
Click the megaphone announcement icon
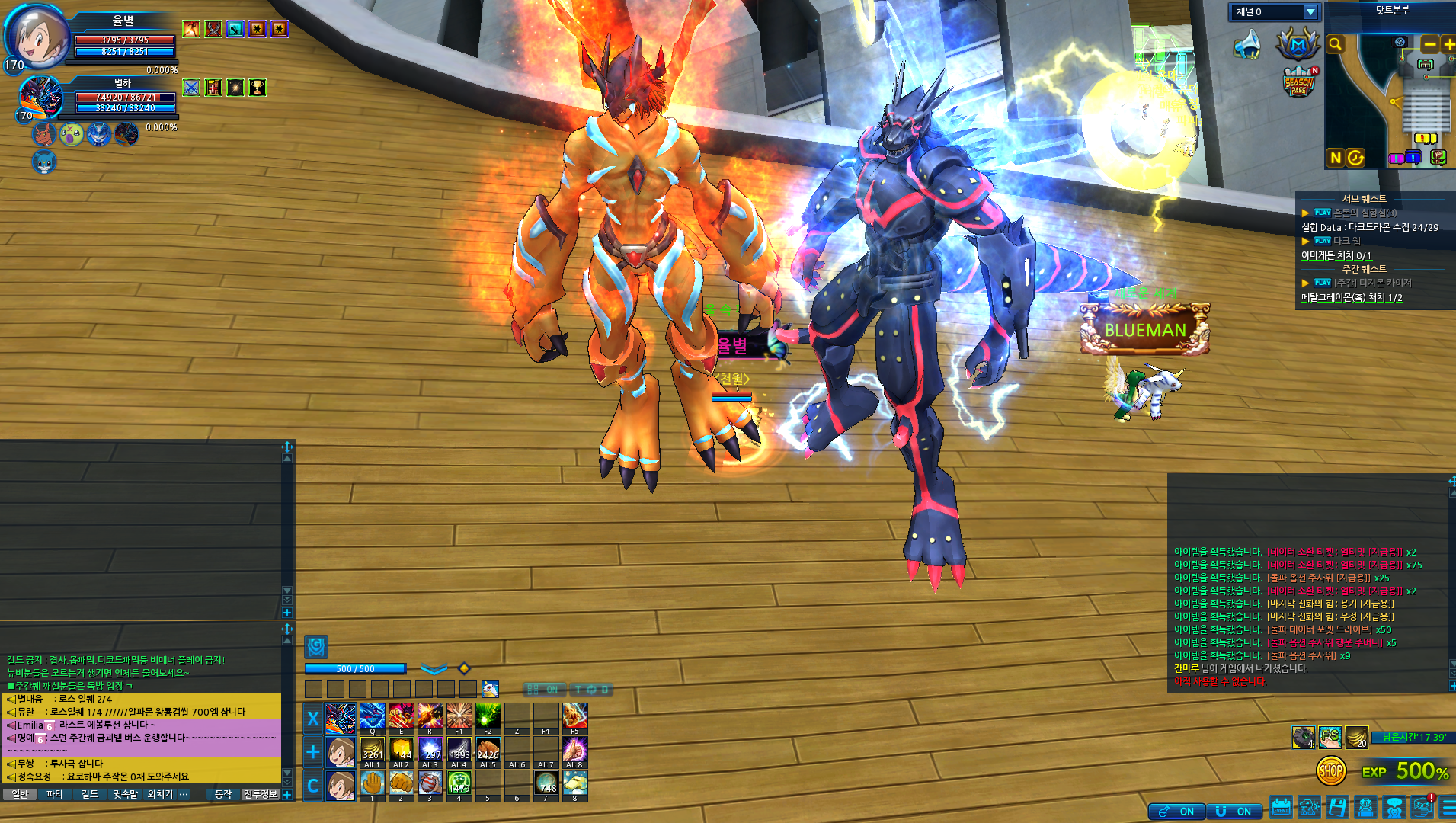pyautogui.click(x=1247, y=45)
